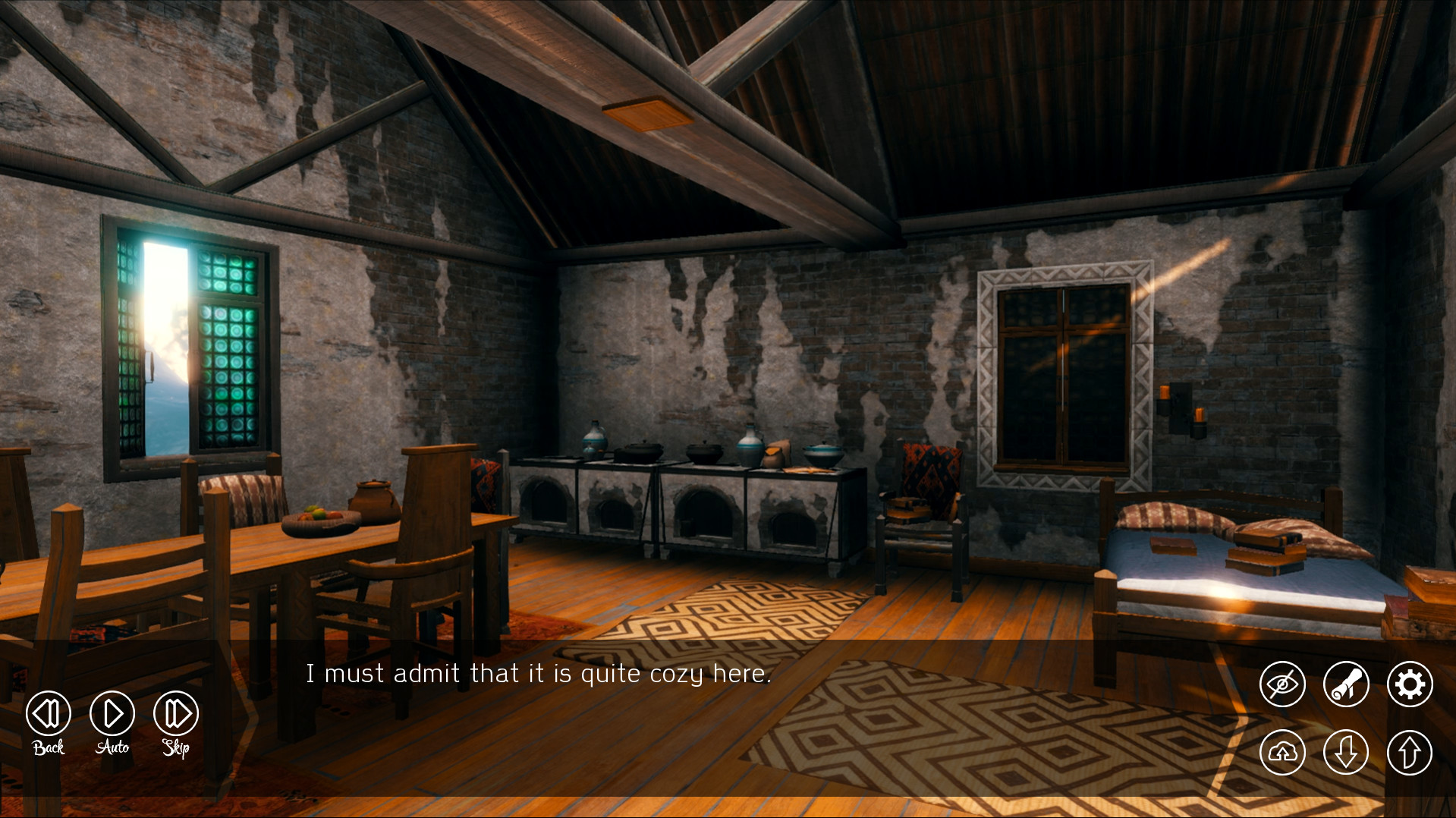Click the crossed-eye icon to hide the interface
The height and width of the screenshot is (818, 1456).
[x=1281, y=684]
